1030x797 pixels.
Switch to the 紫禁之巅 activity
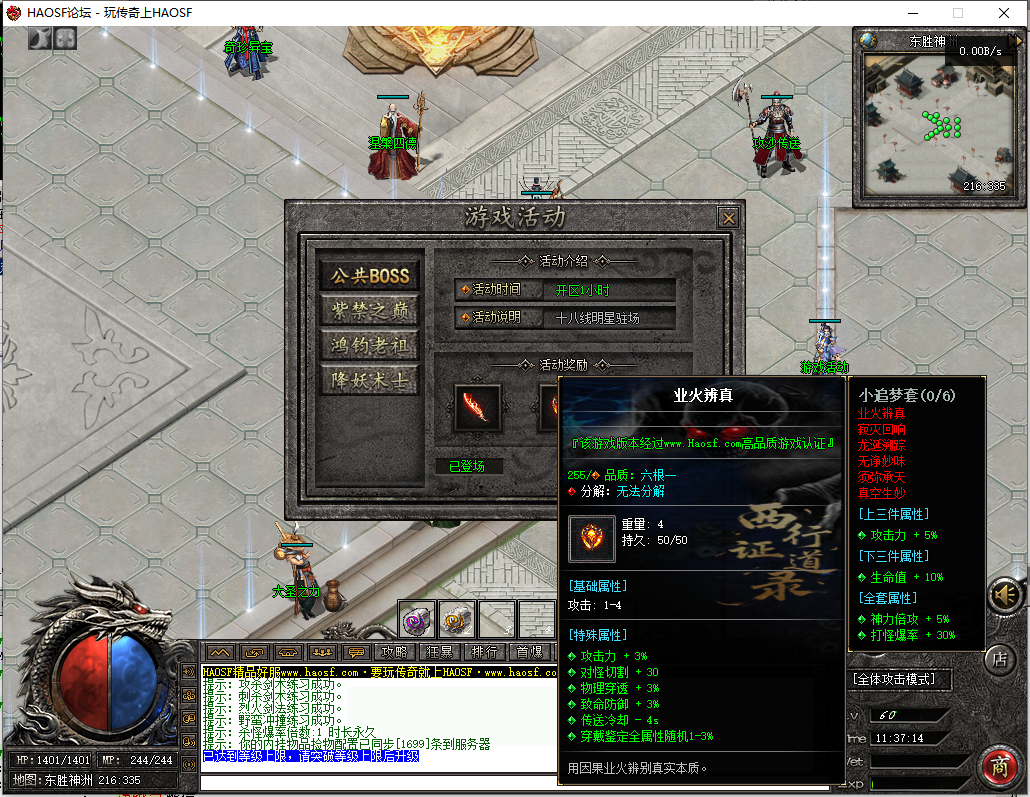pyautogui.click(x=370, y=311)
